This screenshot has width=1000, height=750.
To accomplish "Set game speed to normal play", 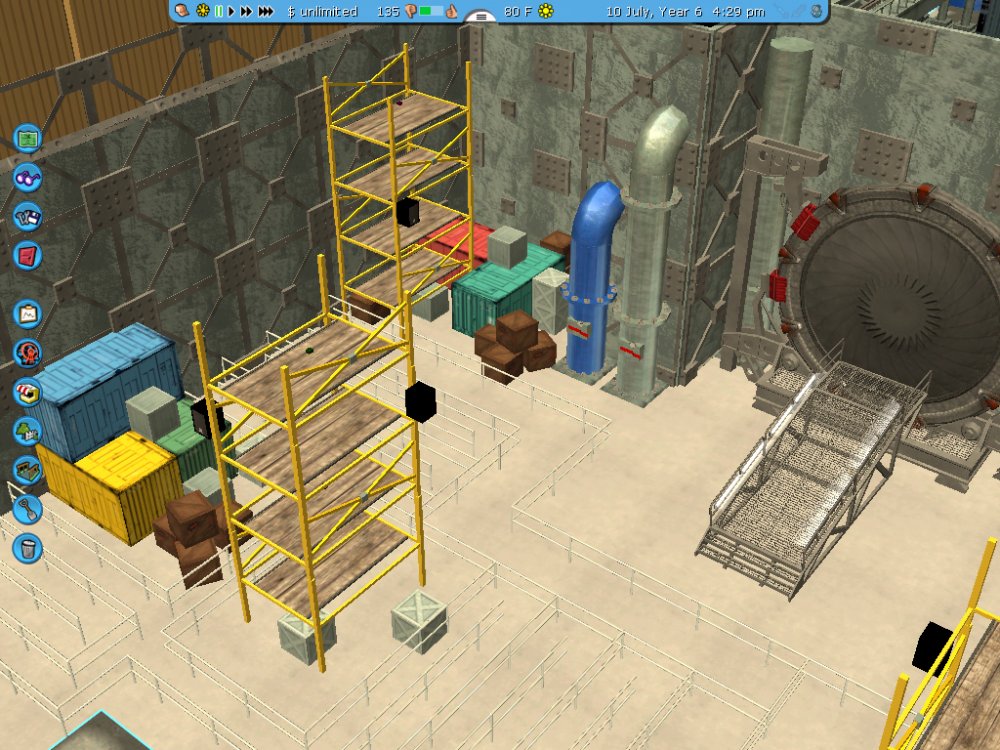I will coord(232,11).
